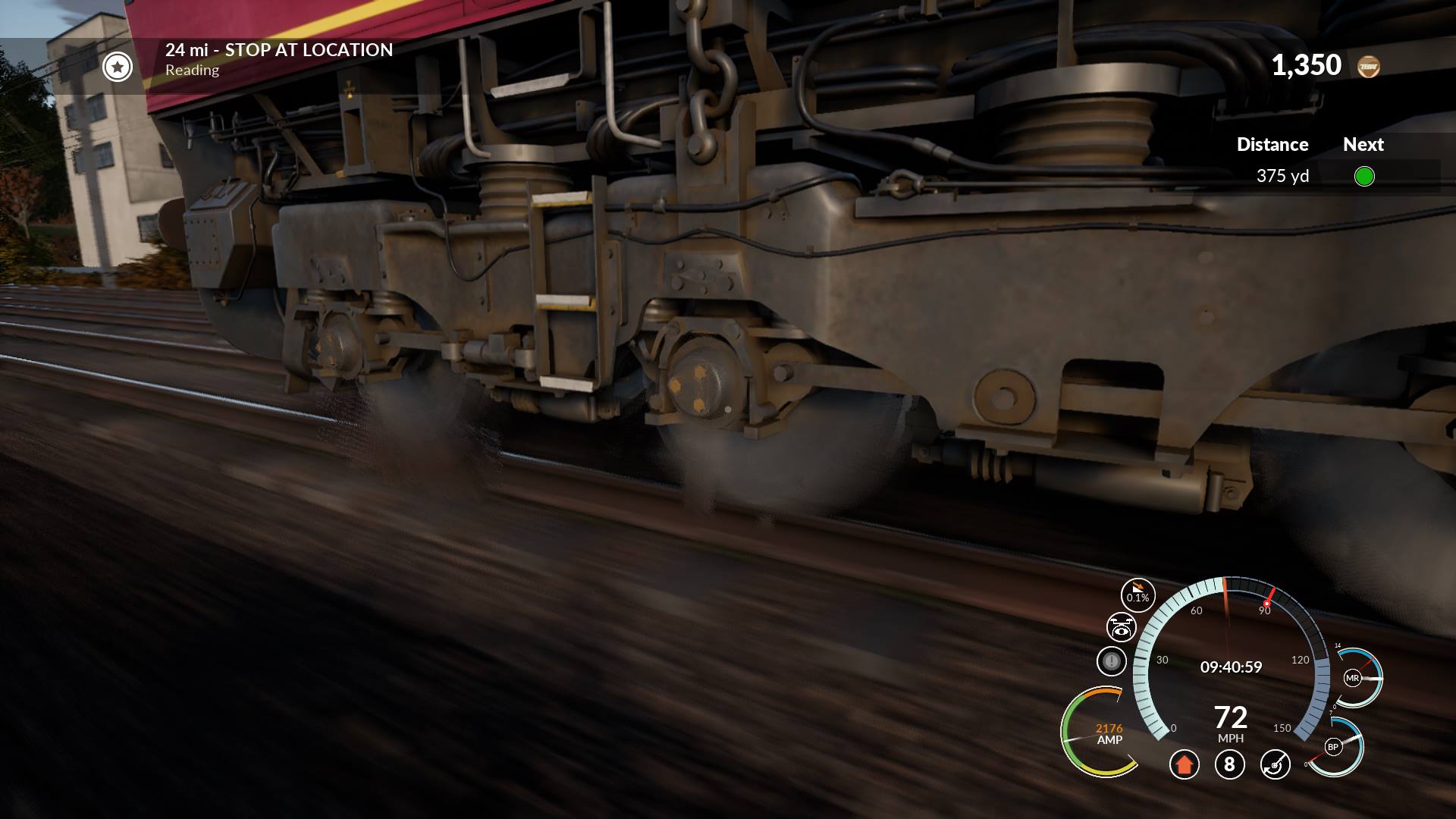Click the grey exclamation alert indicator
This screenshot has height=819, width=1456.
pyautogui.click(x=1112, y=661)
